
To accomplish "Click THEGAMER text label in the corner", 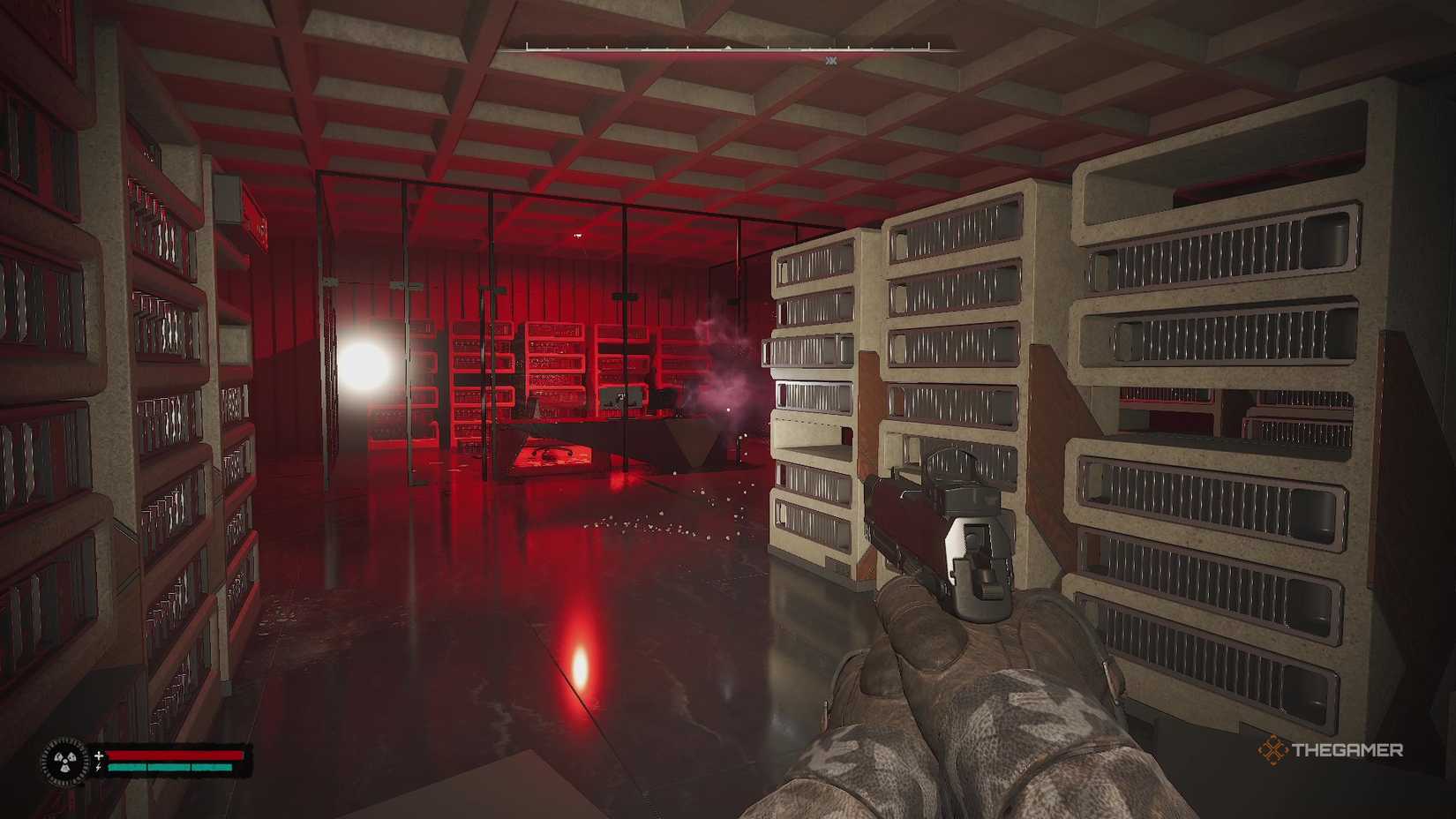I will tap(1350, 751).
